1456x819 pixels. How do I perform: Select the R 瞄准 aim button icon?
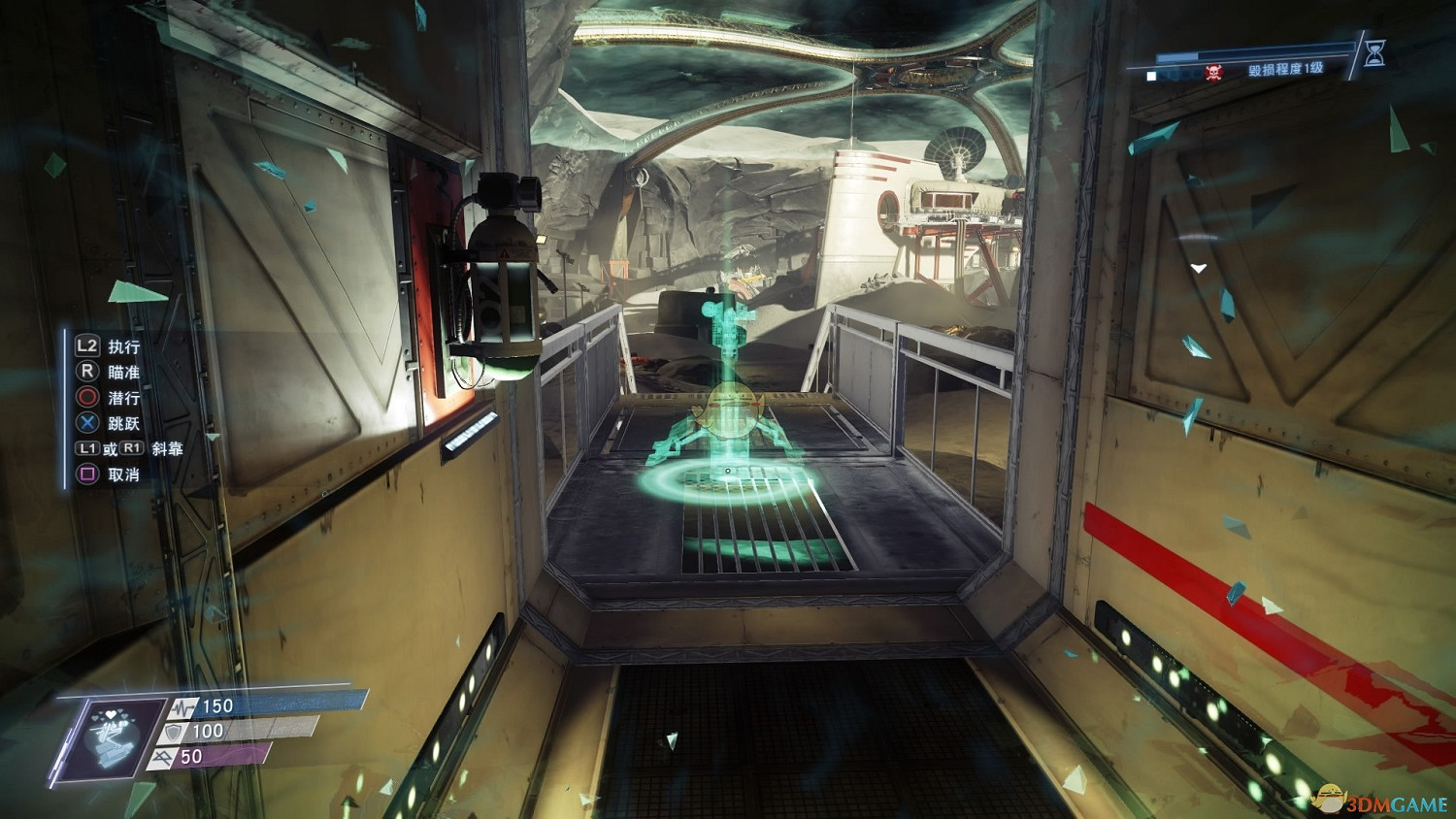pyautogui.click(x=87, y=370)
